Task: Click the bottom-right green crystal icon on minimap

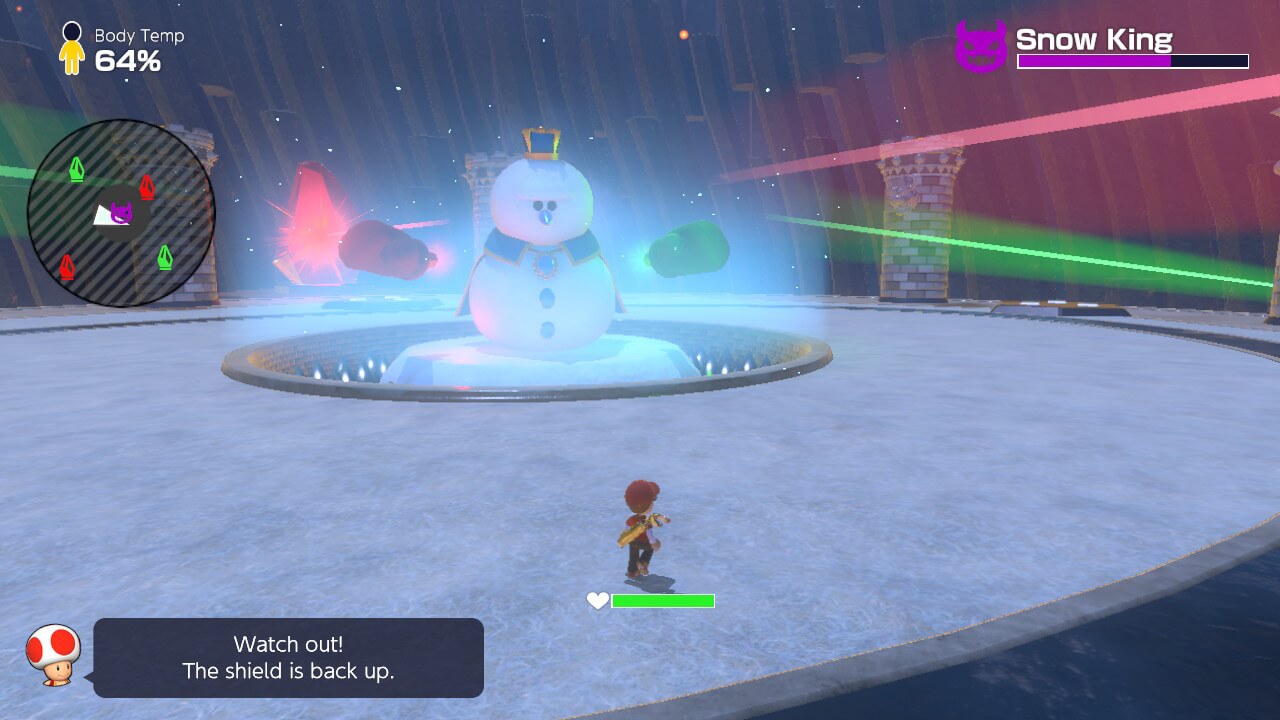Action: click(167, 255)
